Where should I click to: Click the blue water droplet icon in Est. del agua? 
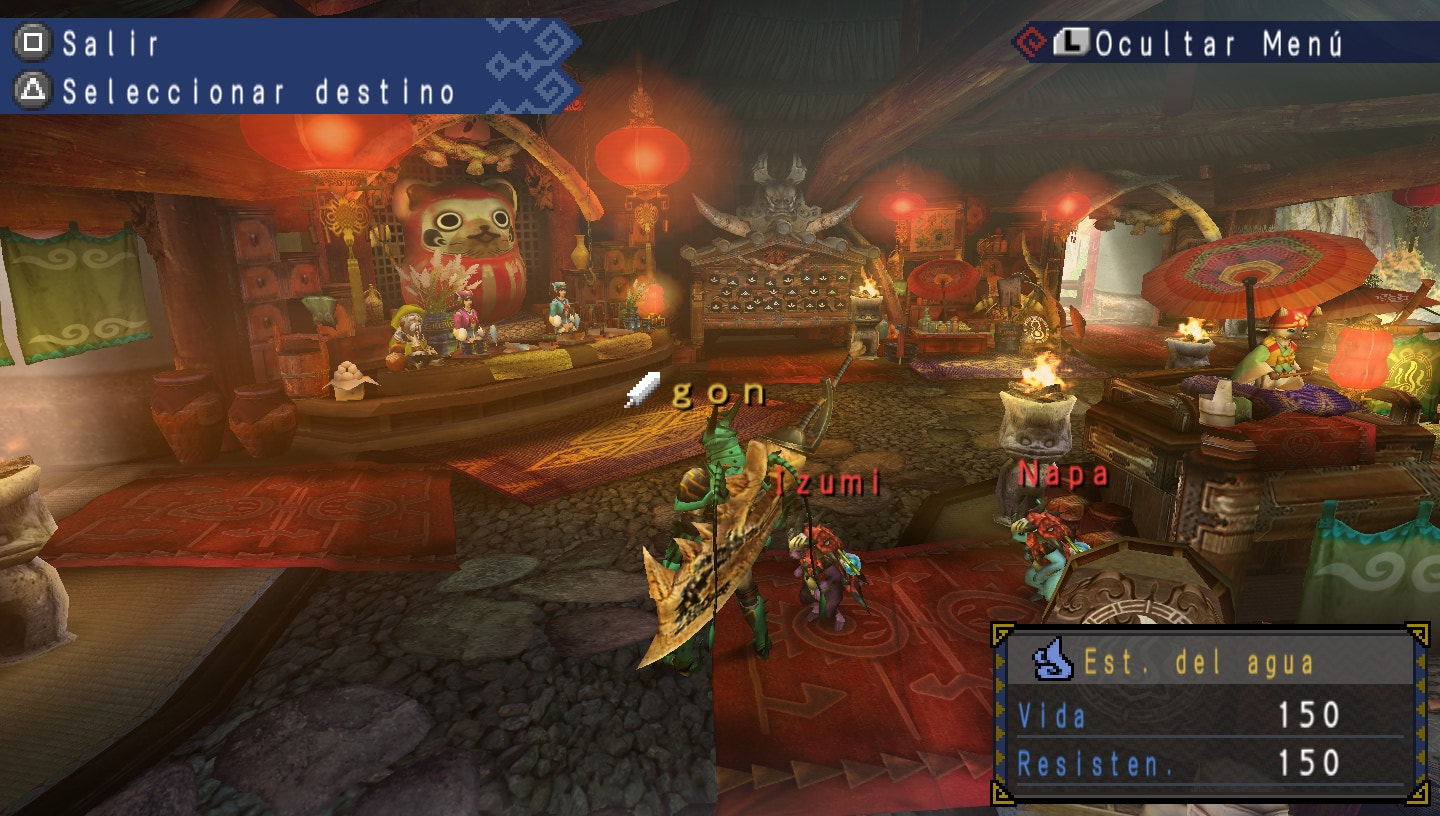tap(1050, 660)
